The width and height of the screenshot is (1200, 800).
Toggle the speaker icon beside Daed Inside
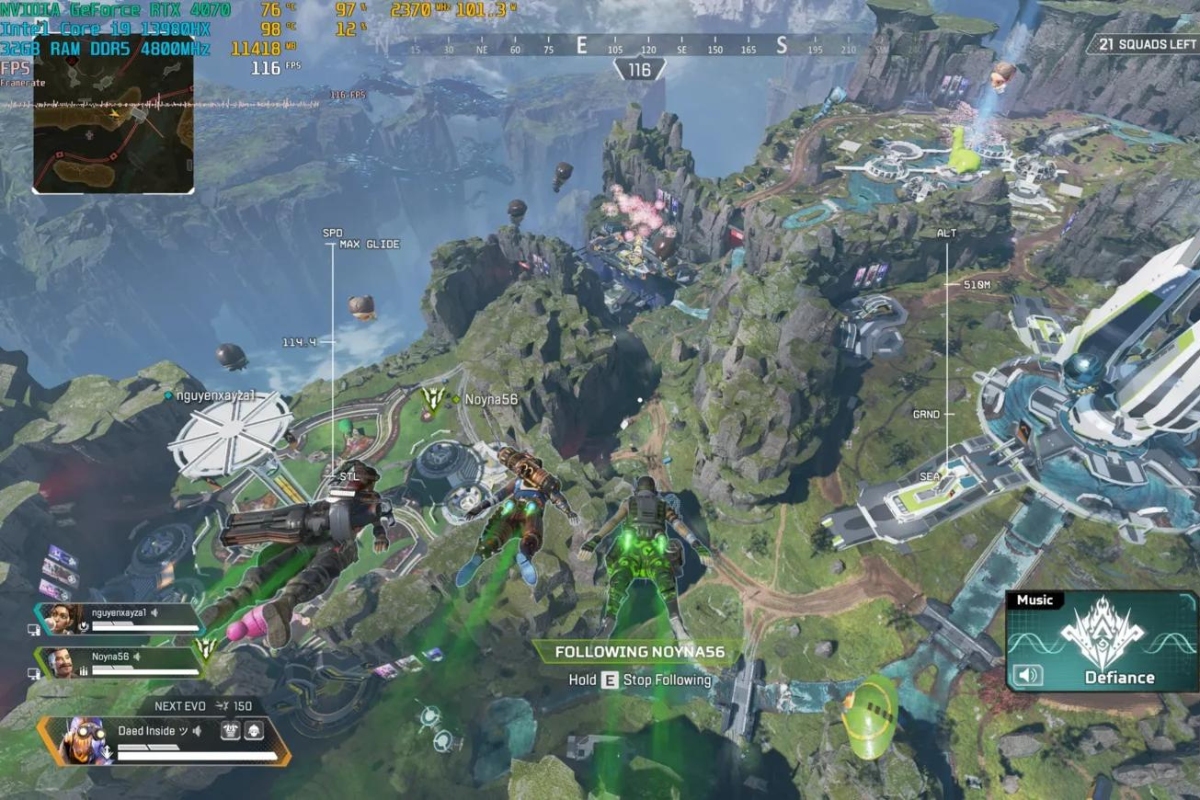pos(197,731)
